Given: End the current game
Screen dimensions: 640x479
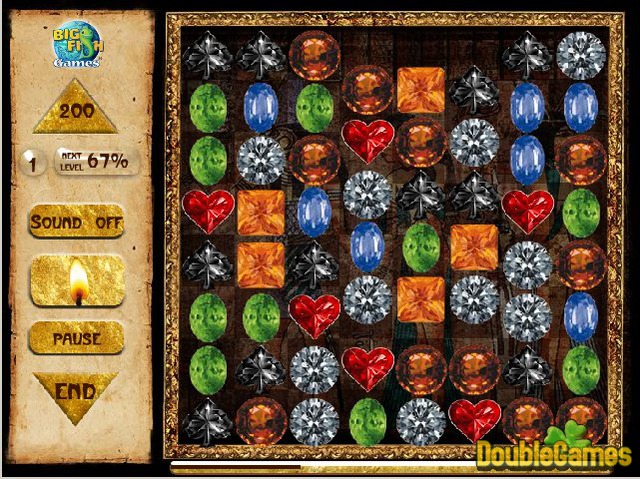Looking at the screenshot, I should point(75,392).
